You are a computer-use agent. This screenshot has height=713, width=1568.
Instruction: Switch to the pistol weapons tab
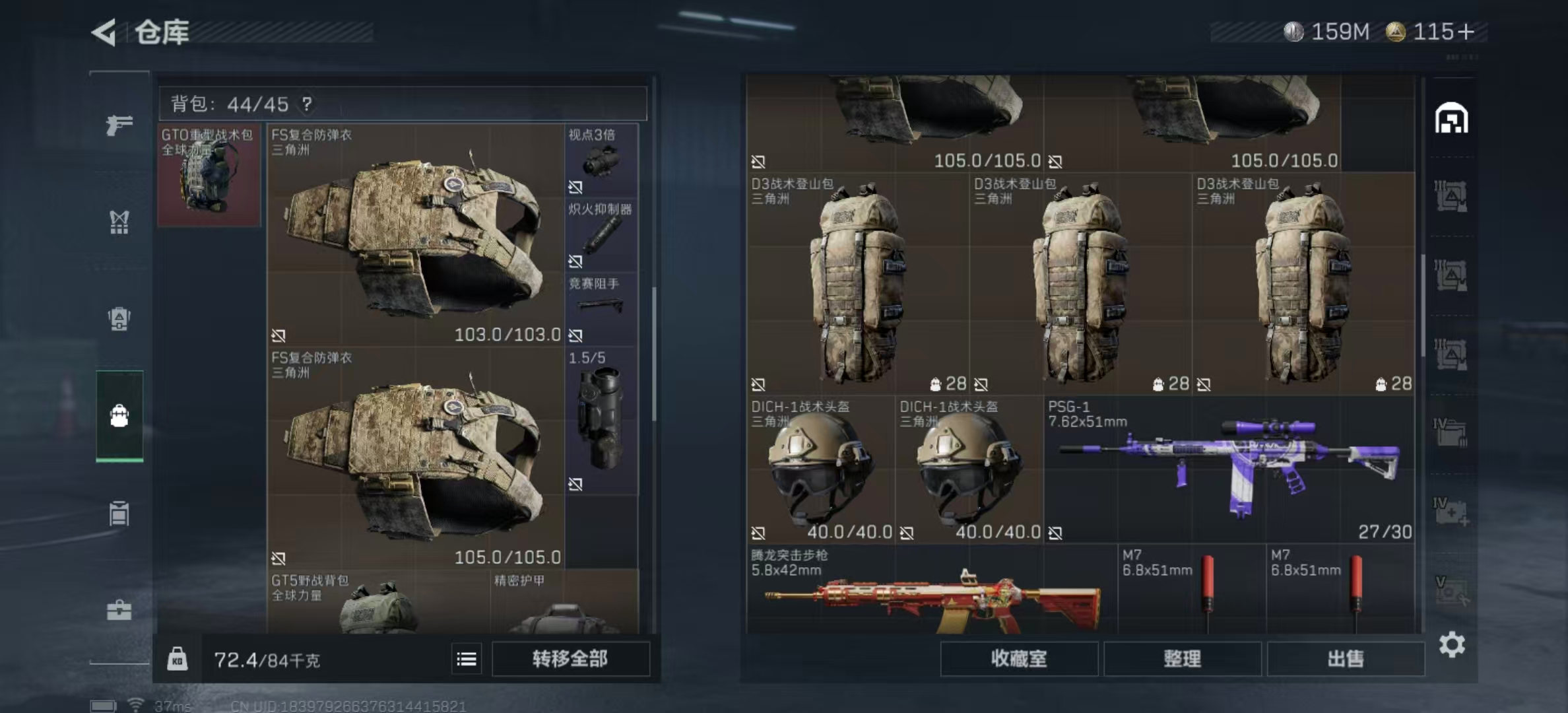[x=119, y=124]
